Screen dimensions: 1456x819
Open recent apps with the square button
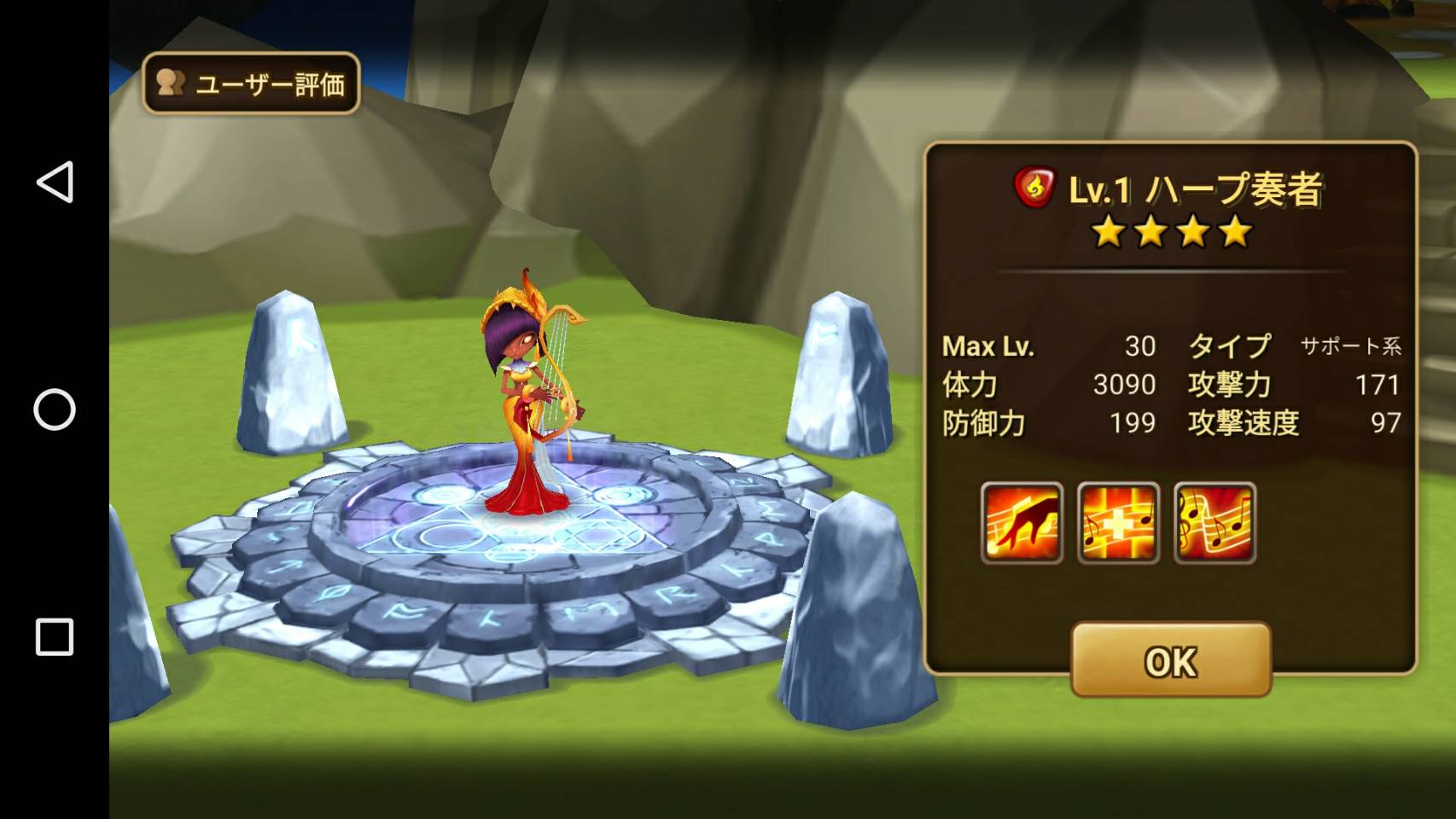click(x=55, y=637)
